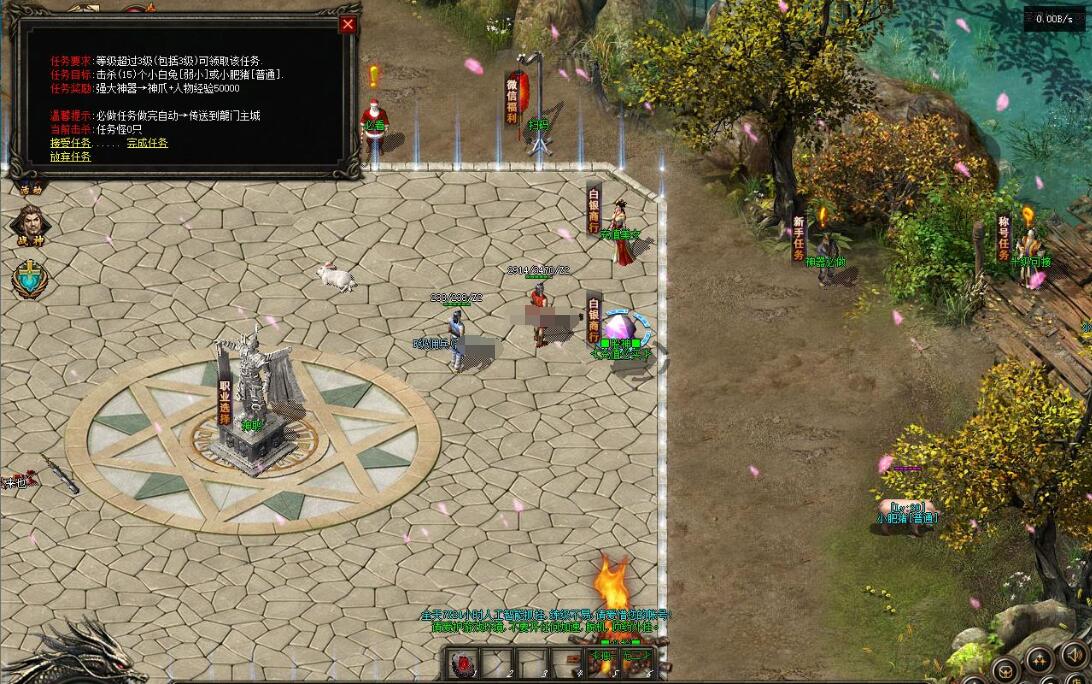Click the round button with star emblem

coord(1039,659)
